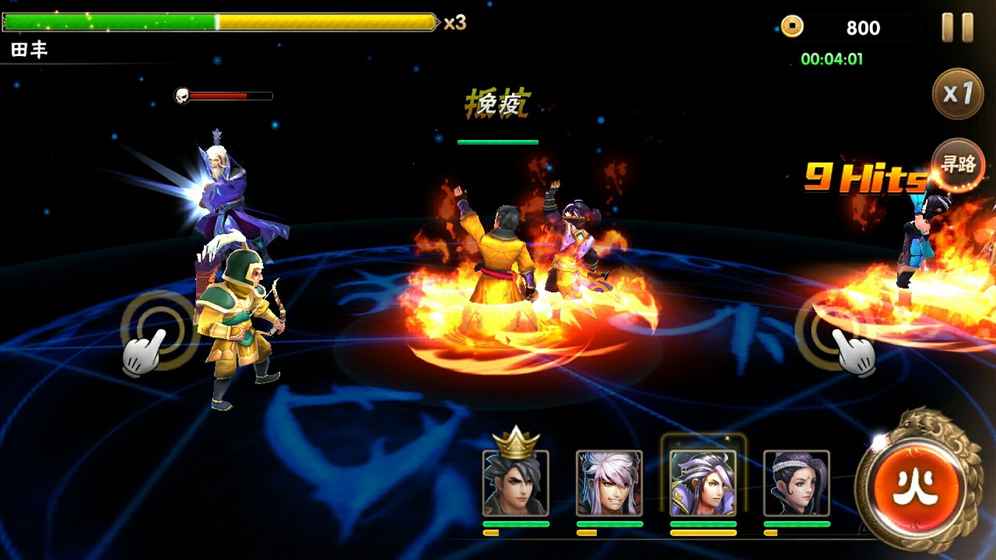Pick the headband-wearing female hero portrait
This screenshot has height=560, width=996.
click(796, 482)
